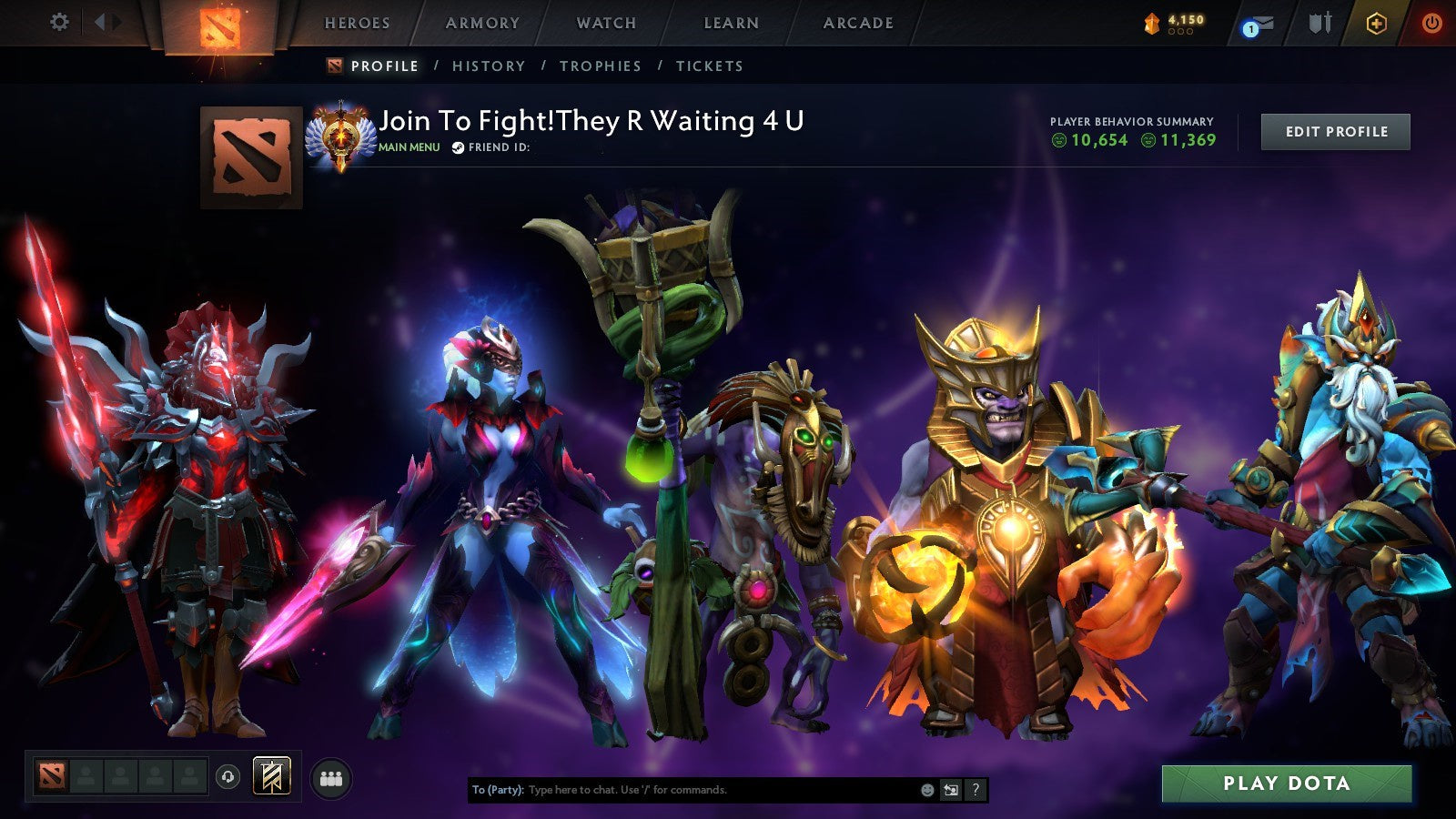
Task: Open the friends list with the people icon
Action: 331,776
